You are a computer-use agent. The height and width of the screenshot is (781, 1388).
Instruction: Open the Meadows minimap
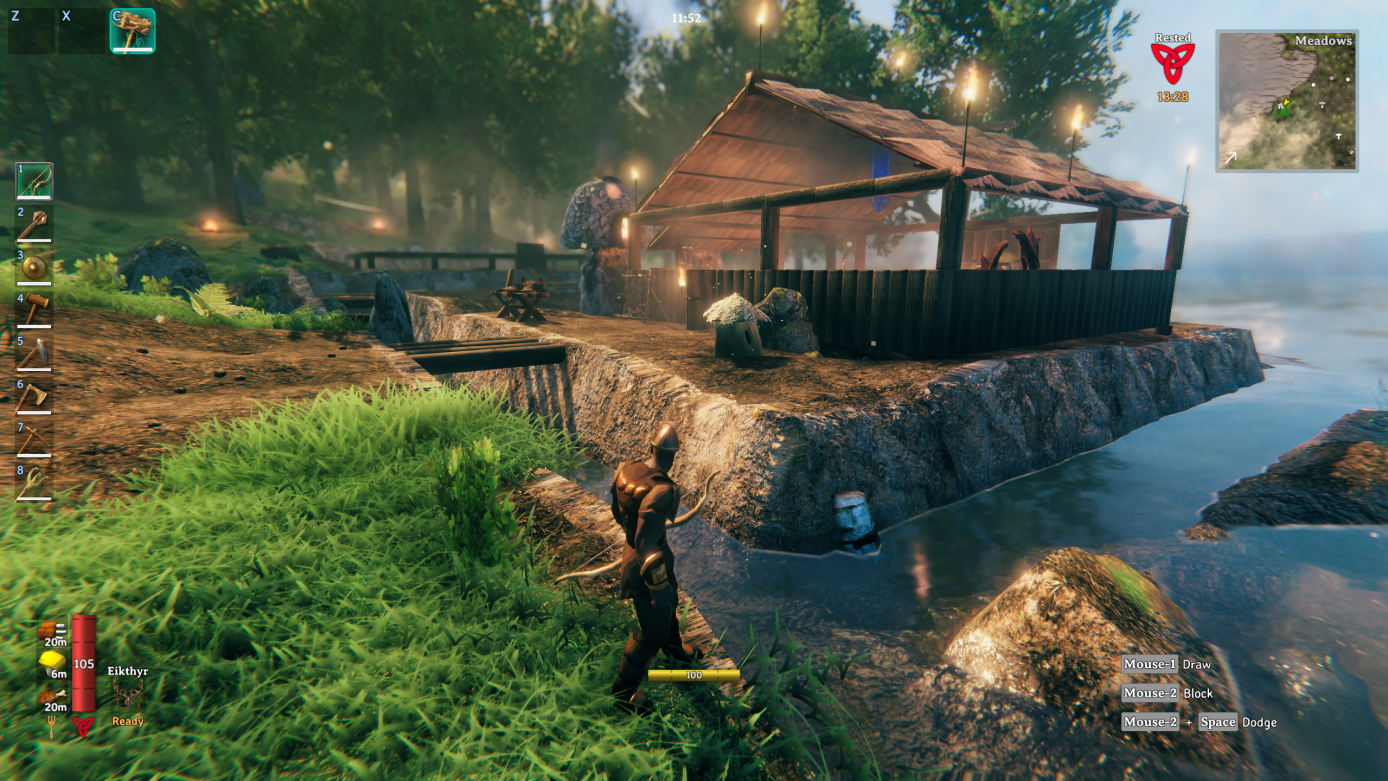1286,100
